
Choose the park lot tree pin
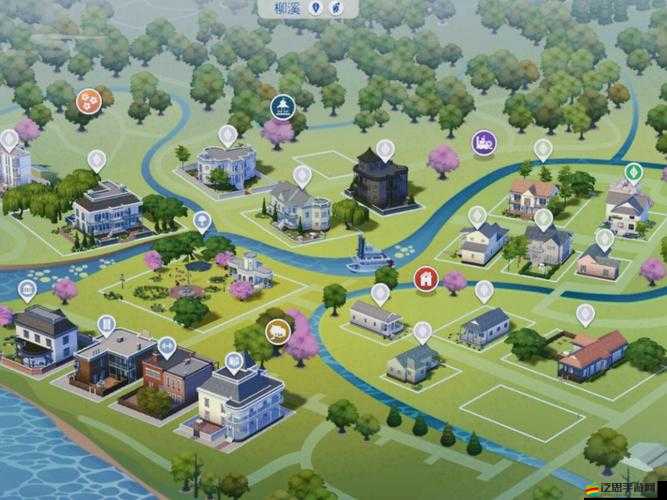[x=202, y=221]
